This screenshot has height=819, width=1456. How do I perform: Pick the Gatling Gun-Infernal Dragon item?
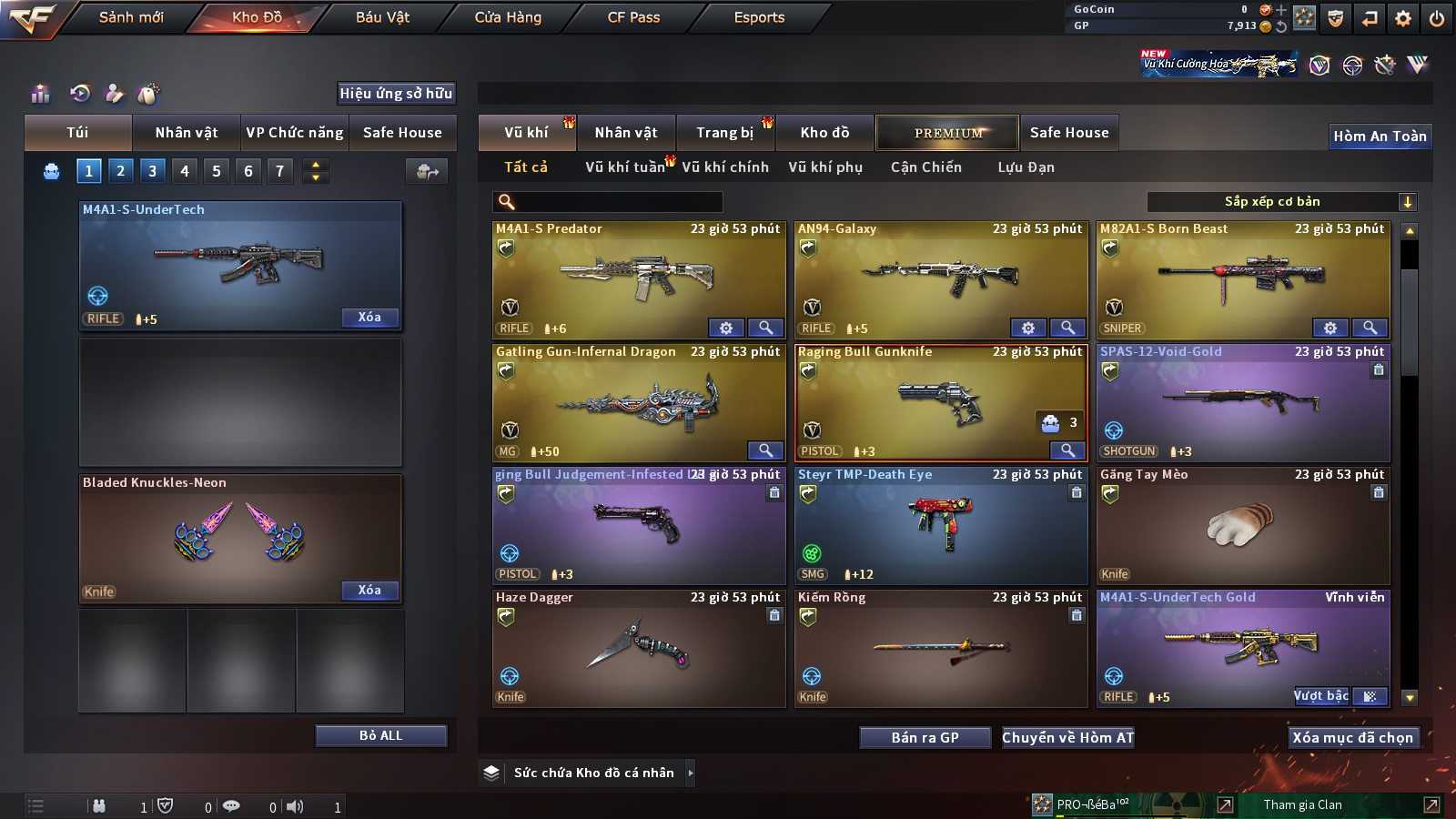coord(638,402)
